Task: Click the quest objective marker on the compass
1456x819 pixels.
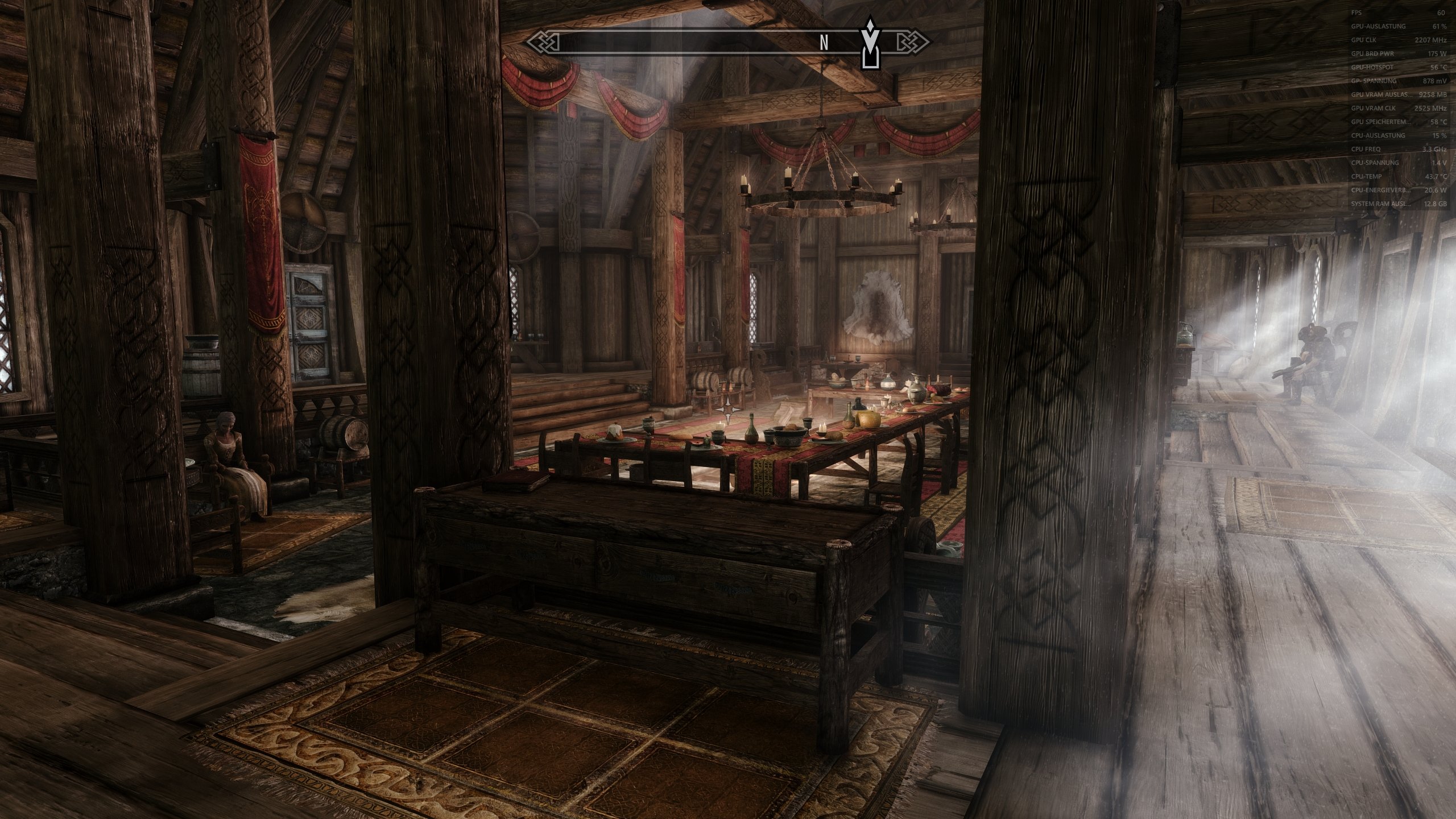Action: coord(870,40)
